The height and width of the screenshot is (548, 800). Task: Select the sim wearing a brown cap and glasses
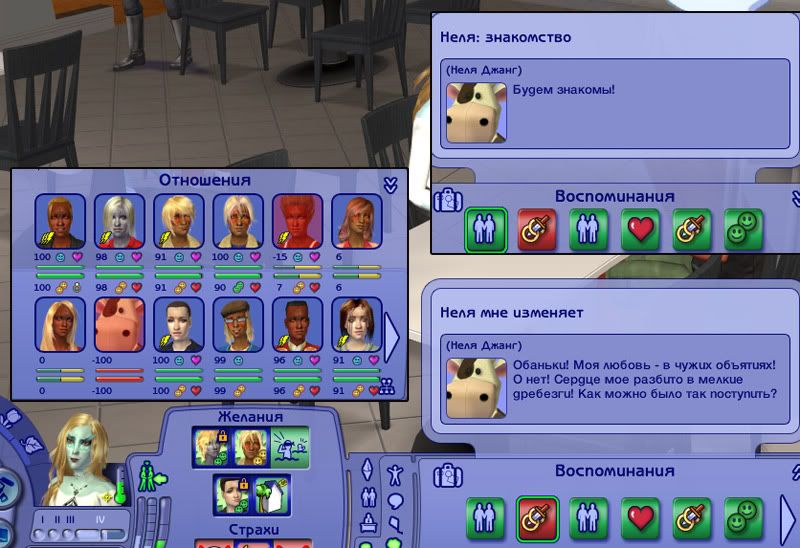pos(238,324)
